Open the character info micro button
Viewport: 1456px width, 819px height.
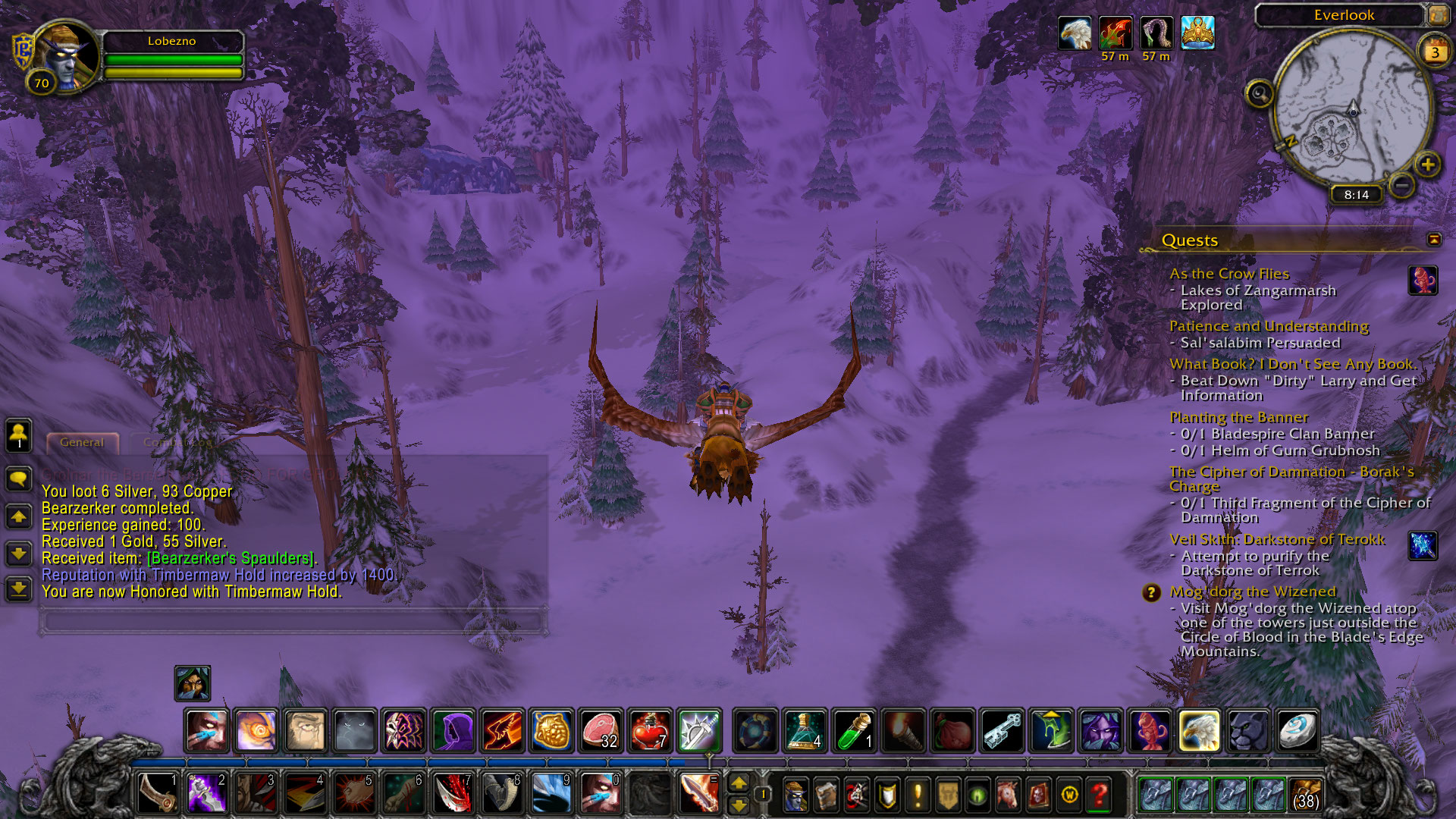point(795,795)
